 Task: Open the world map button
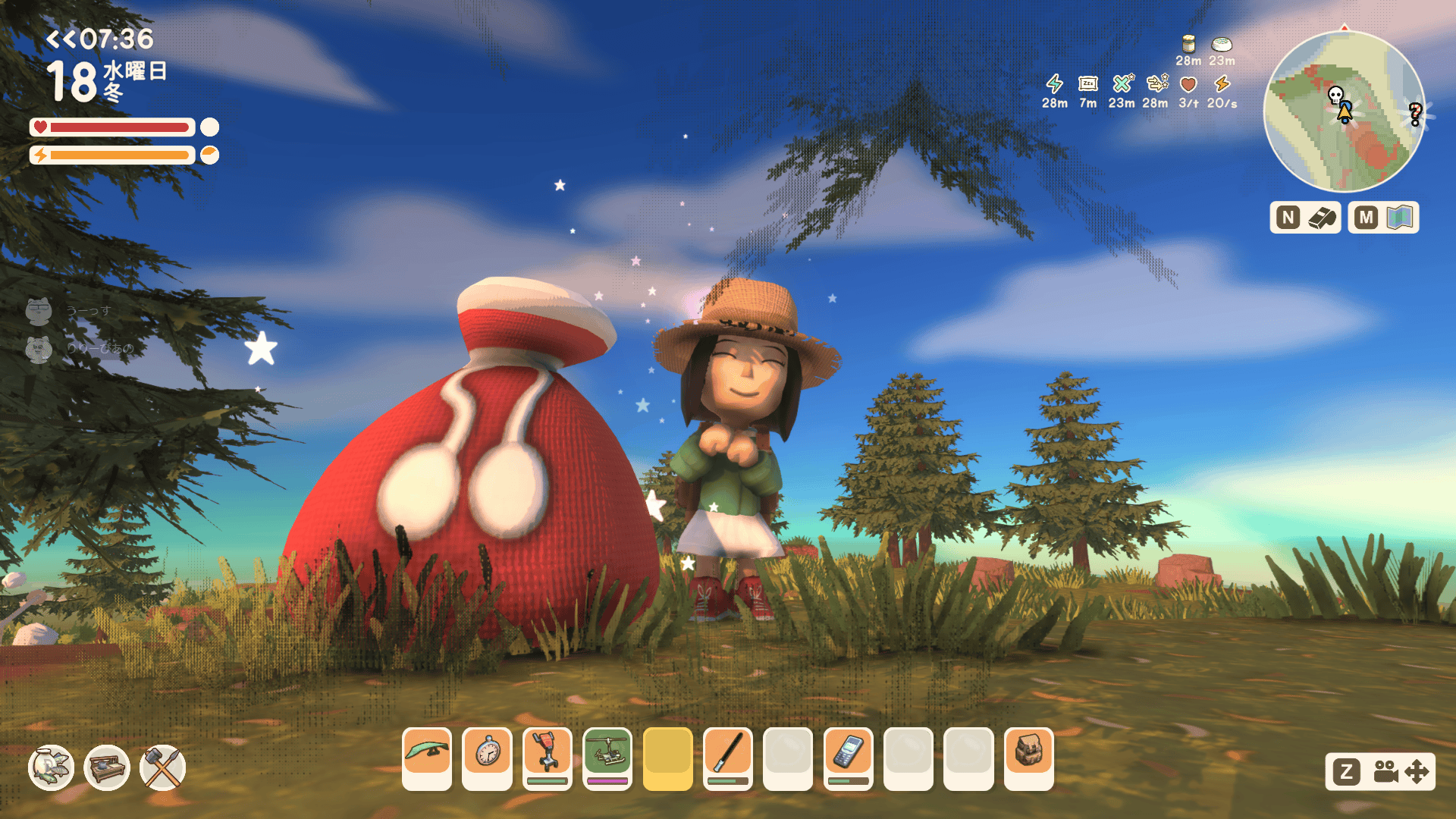coord(1383,218)
